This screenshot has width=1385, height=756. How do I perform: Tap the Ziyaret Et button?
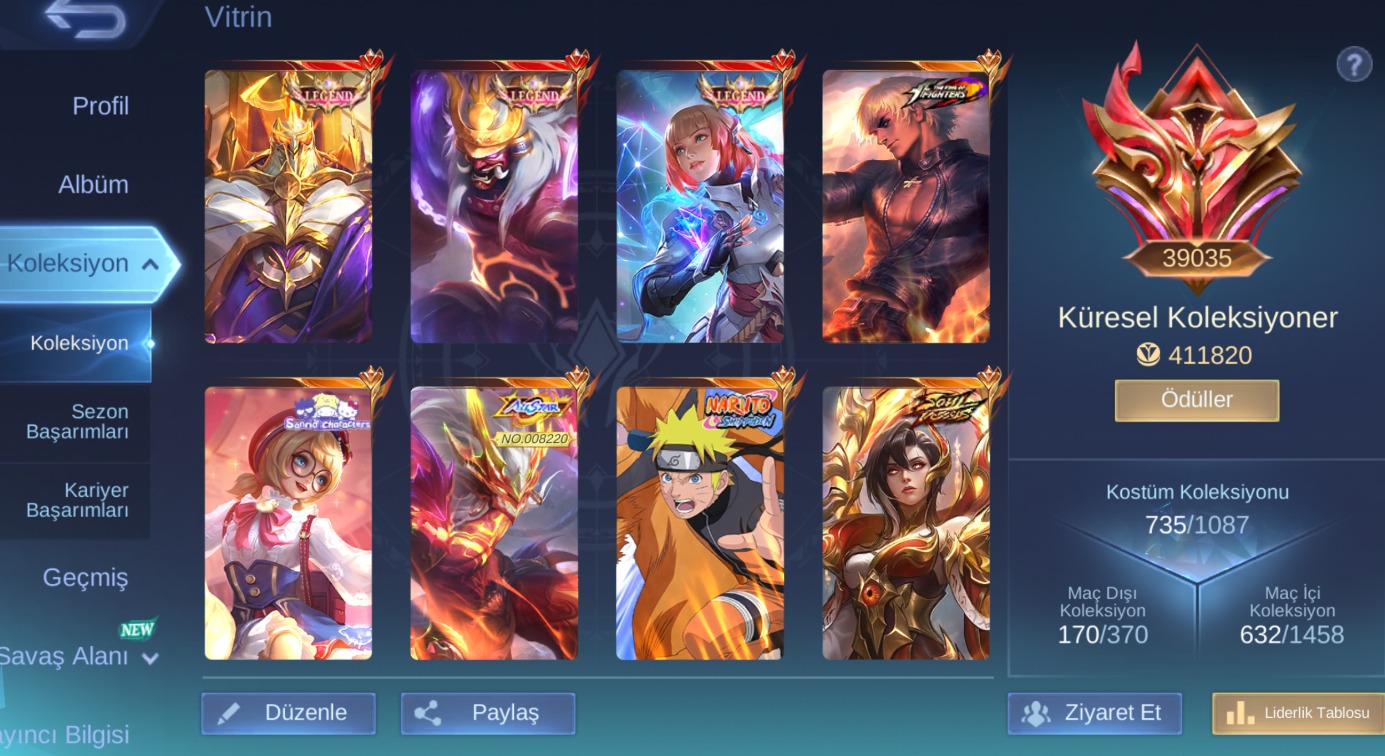point(1094,713)
